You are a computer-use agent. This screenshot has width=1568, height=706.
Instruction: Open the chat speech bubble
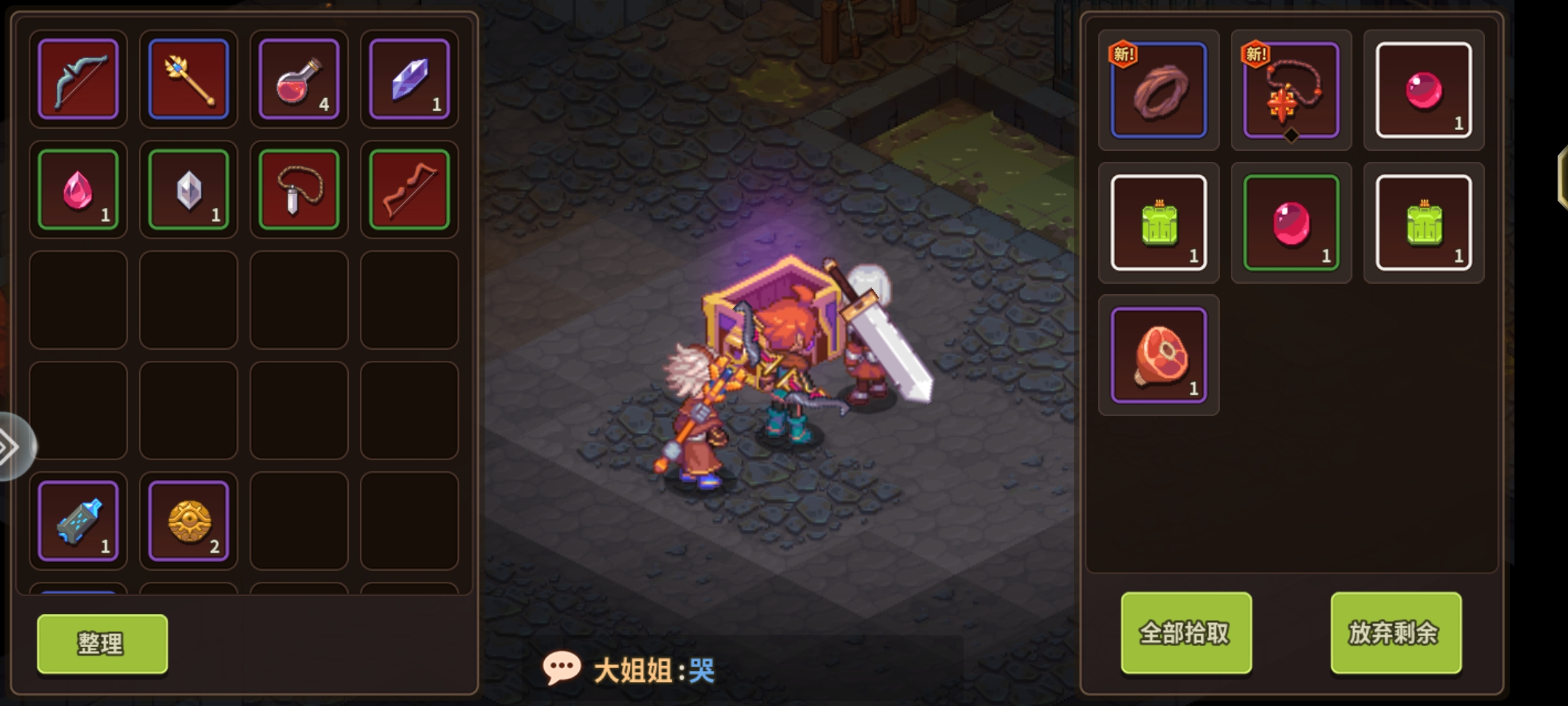tap(561, 668)
